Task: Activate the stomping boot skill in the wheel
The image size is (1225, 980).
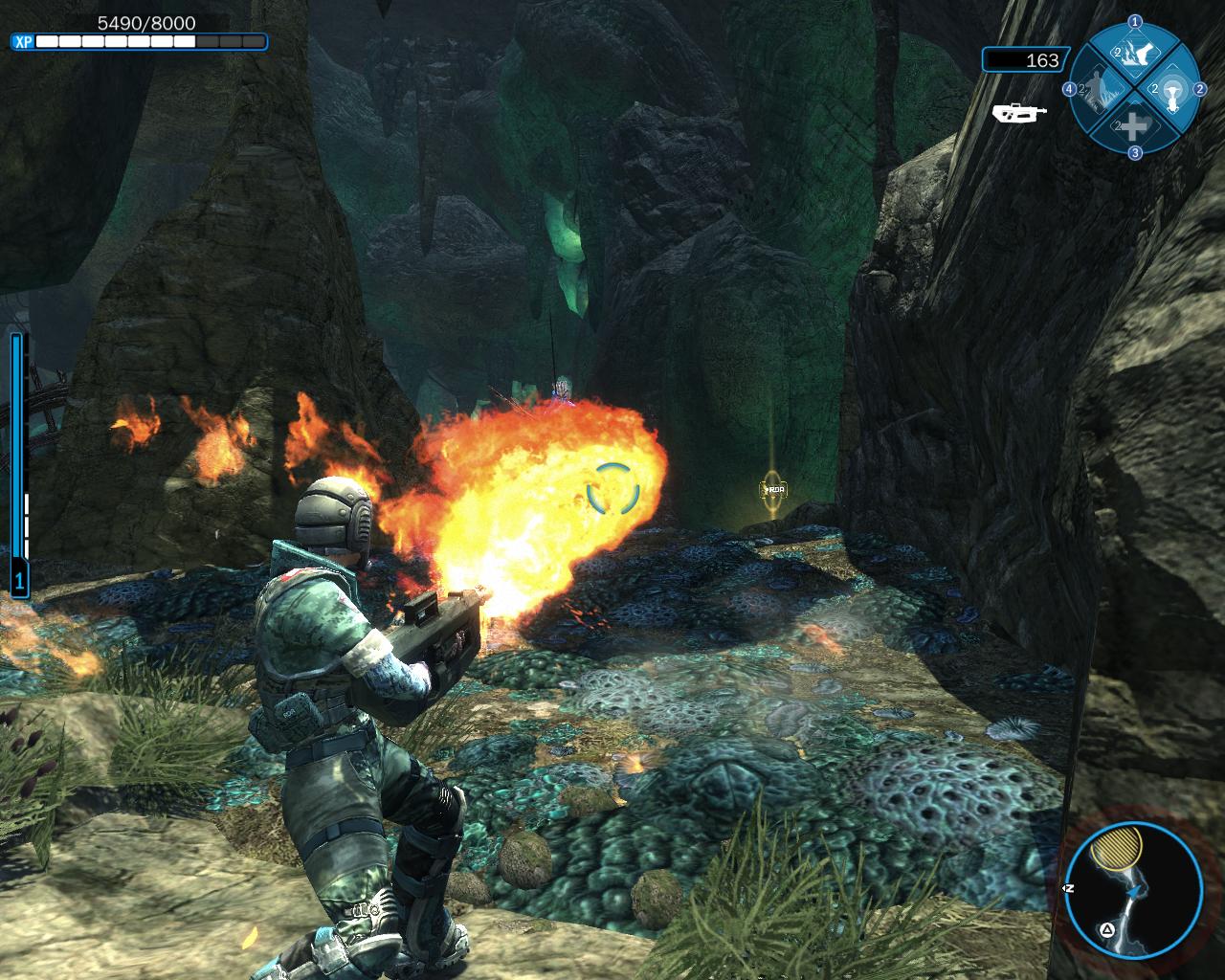Action: (1135, 52)
